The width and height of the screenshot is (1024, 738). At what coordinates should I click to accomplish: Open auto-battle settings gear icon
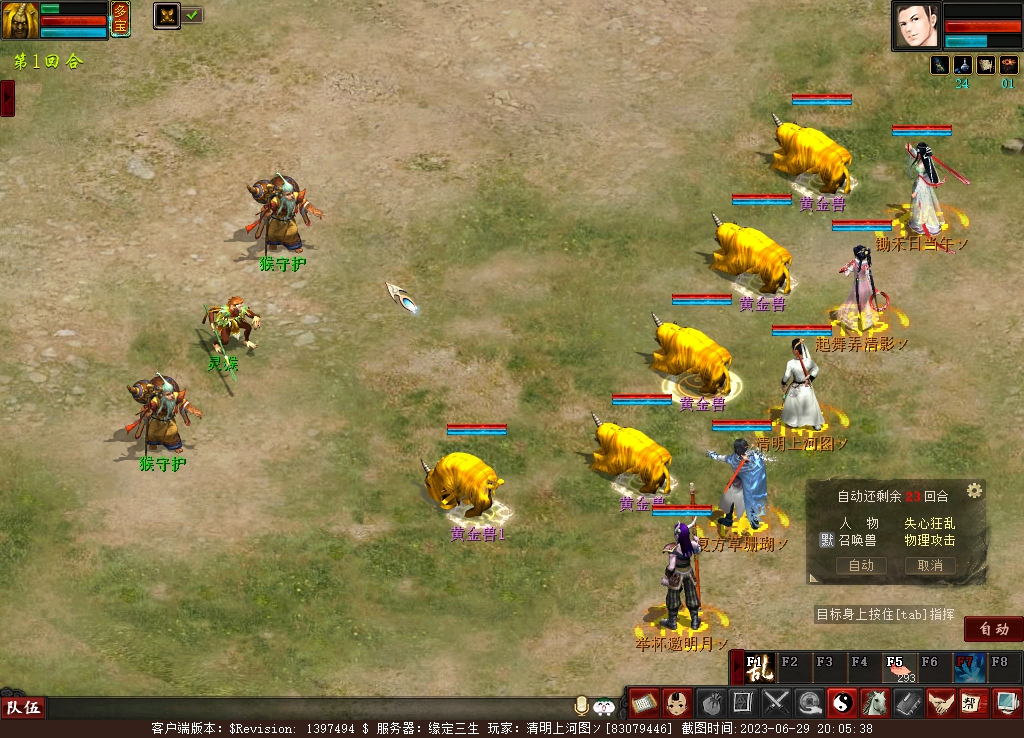point(974,490)
